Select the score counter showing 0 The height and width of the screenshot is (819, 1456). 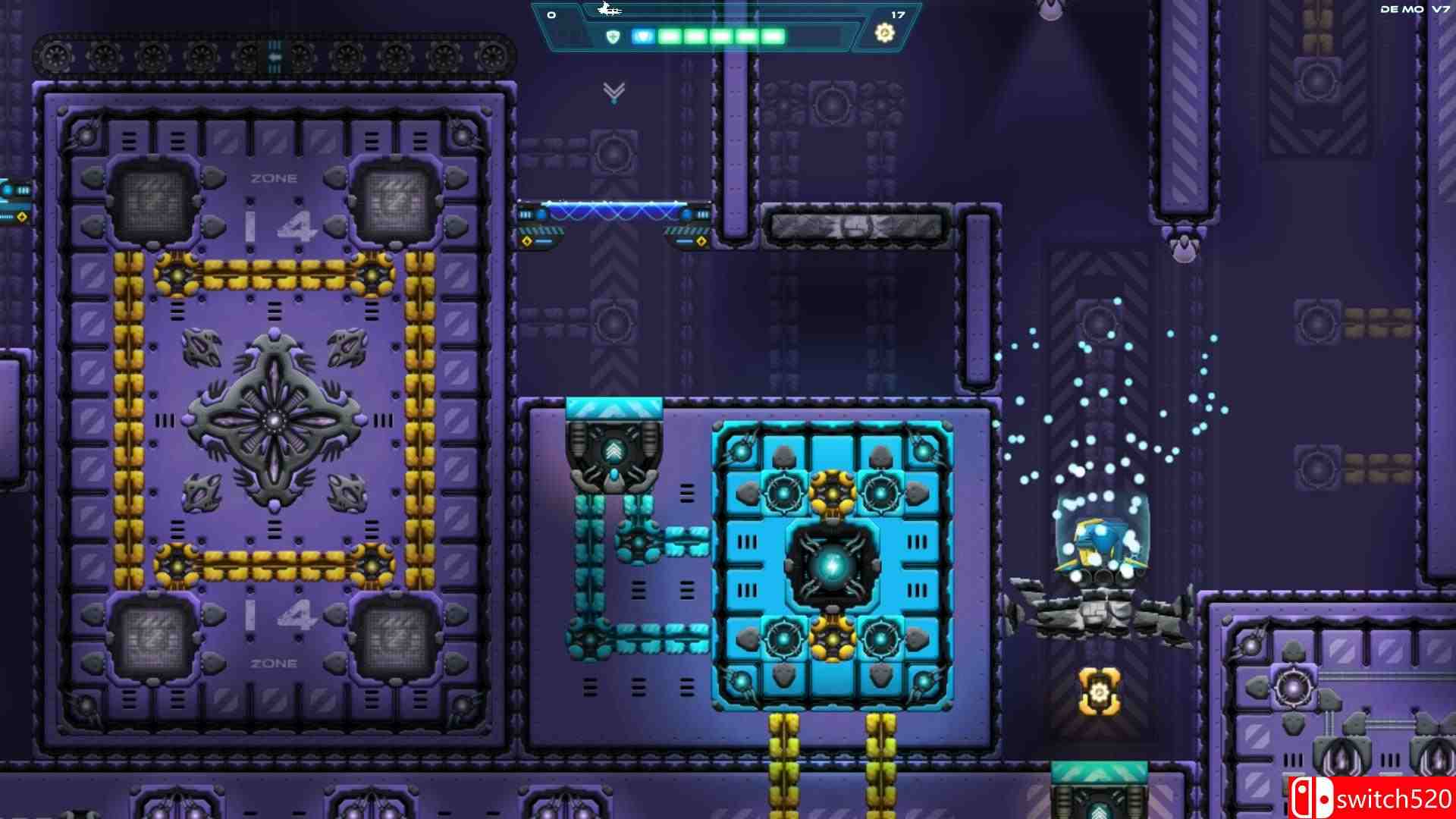(551, 14)
